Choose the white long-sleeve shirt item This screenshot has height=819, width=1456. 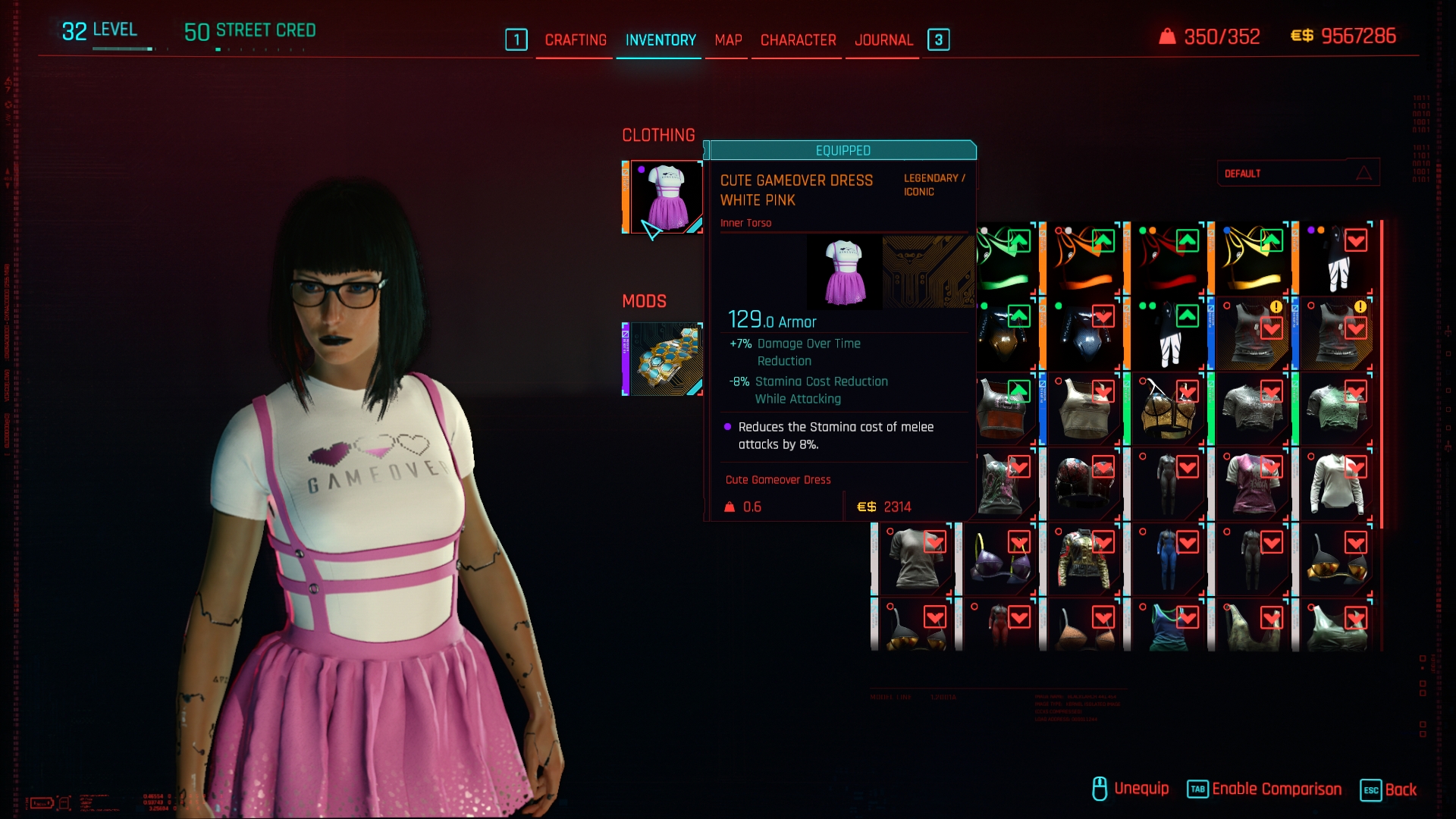(x=1336, y=484)
